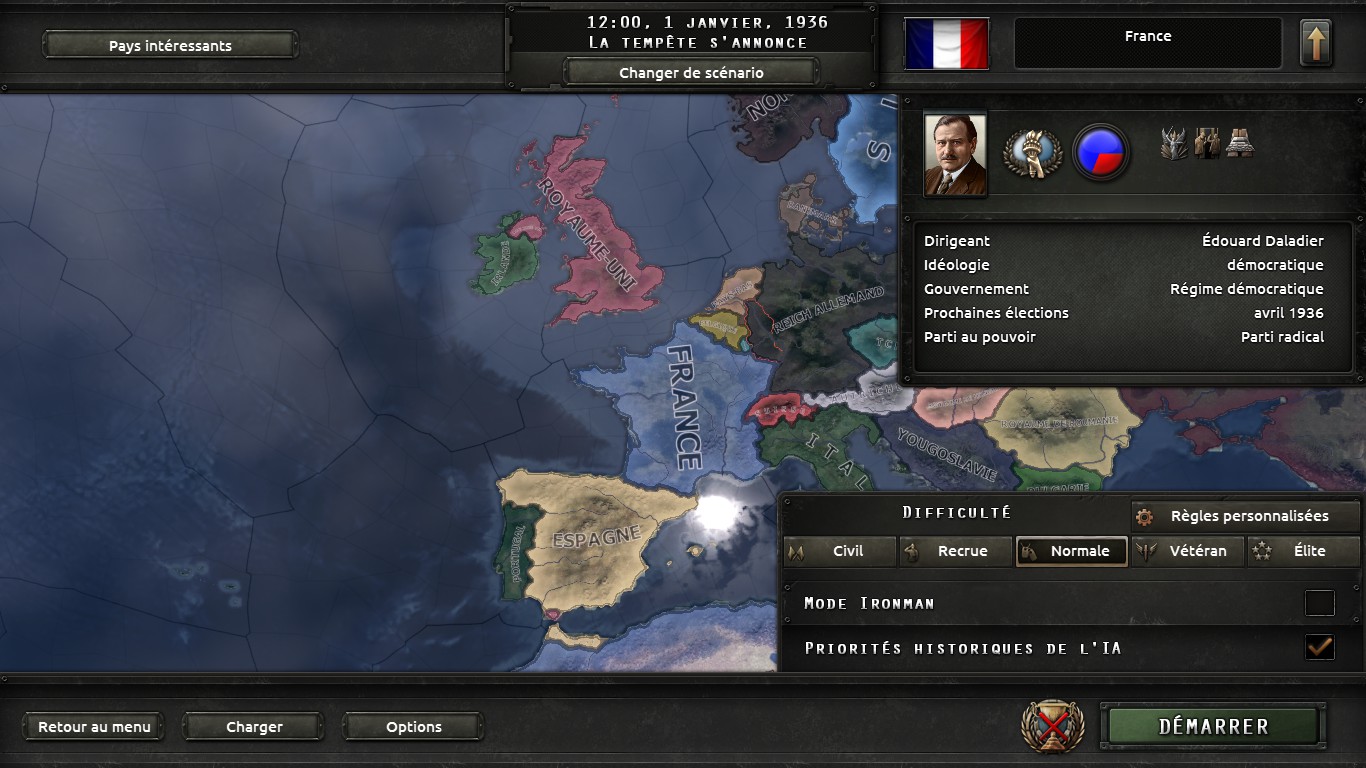The height and width of the screenshot is (768, 1366).
Task: Choose Civil difficulty
Action: coord(840,551)
